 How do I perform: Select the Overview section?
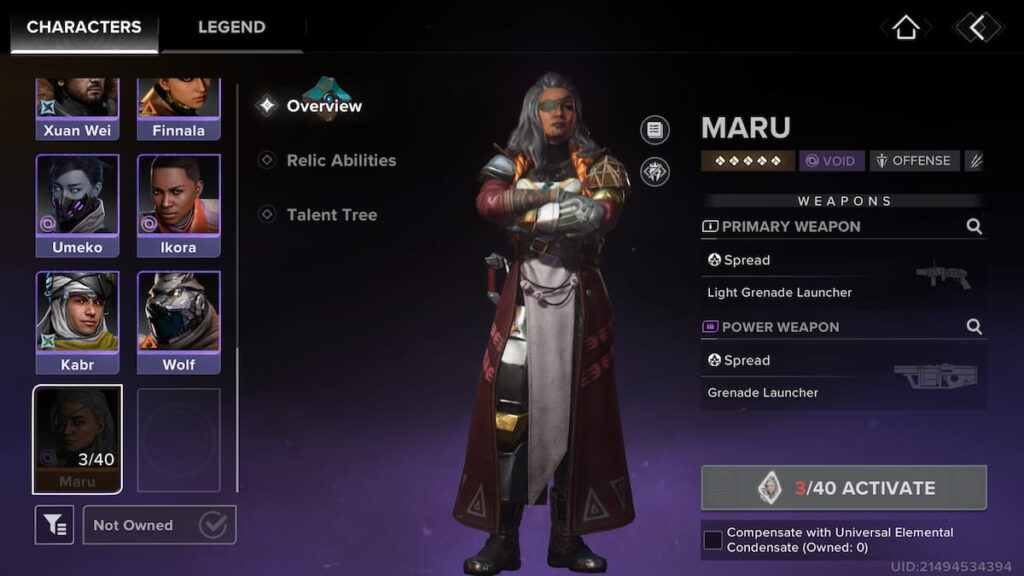tap(324, 106)
